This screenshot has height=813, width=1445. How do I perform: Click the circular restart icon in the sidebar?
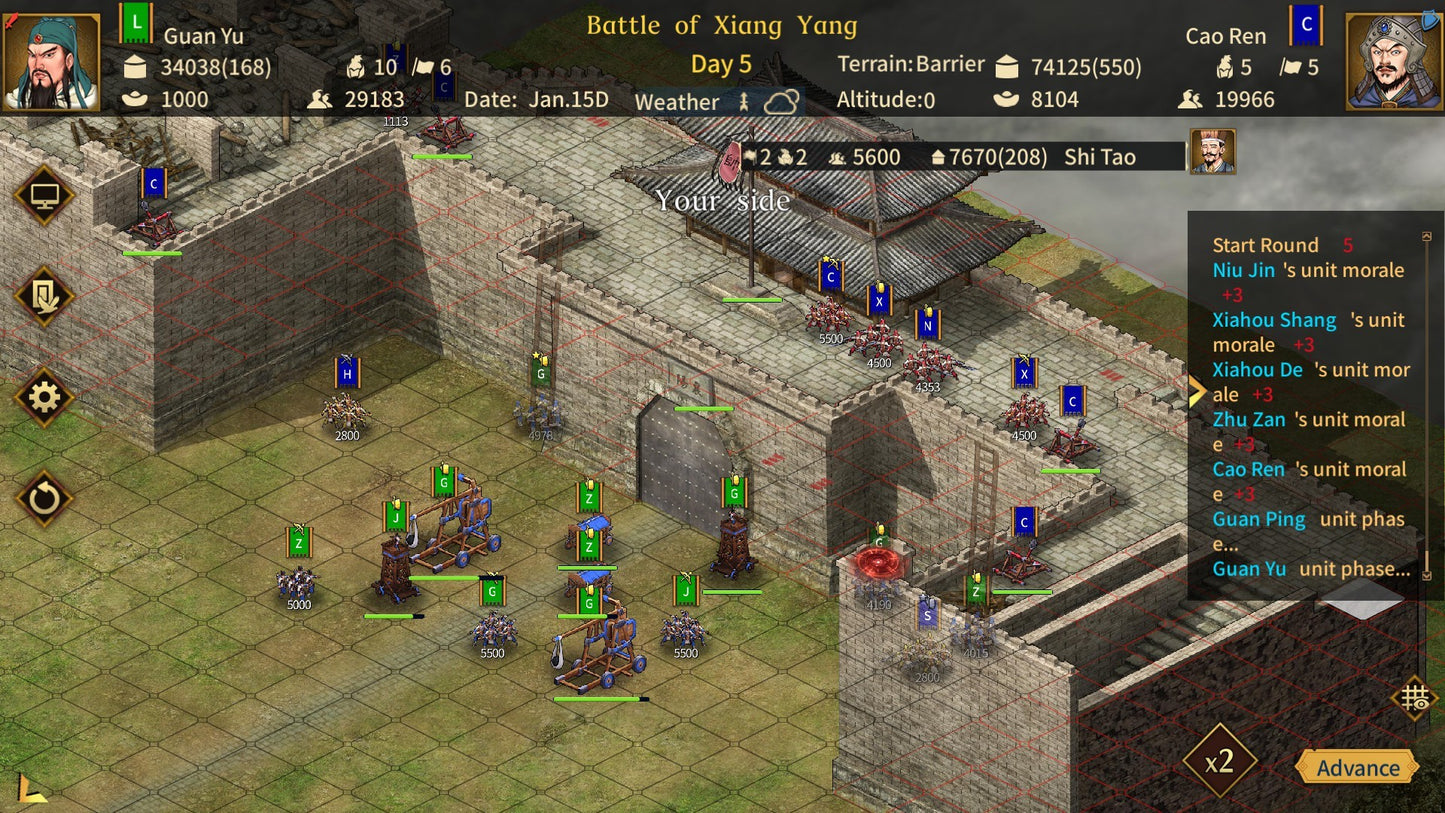click(x=44, y=498)
